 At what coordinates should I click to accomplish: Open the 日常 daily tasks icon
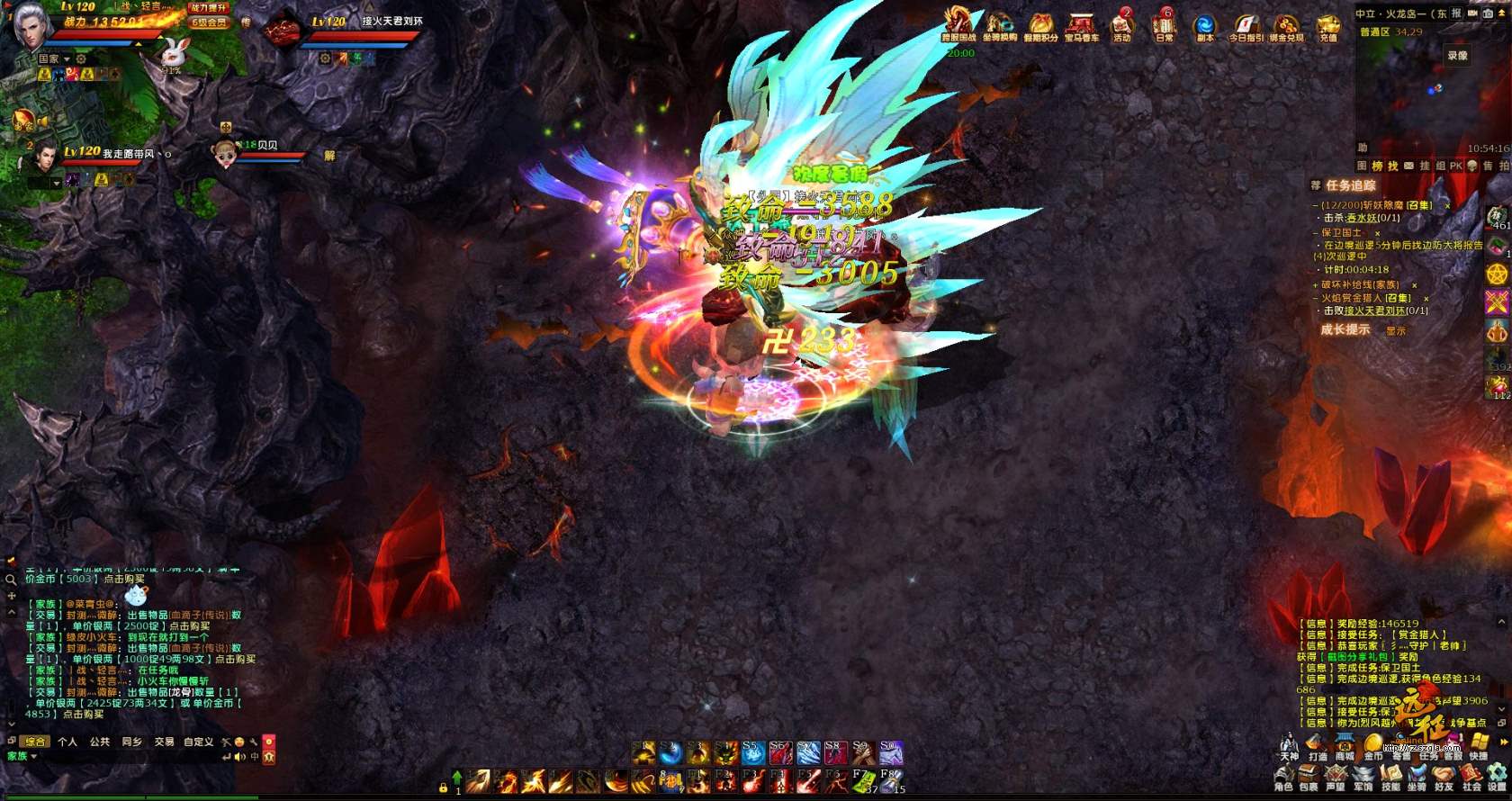[1164, 25]
